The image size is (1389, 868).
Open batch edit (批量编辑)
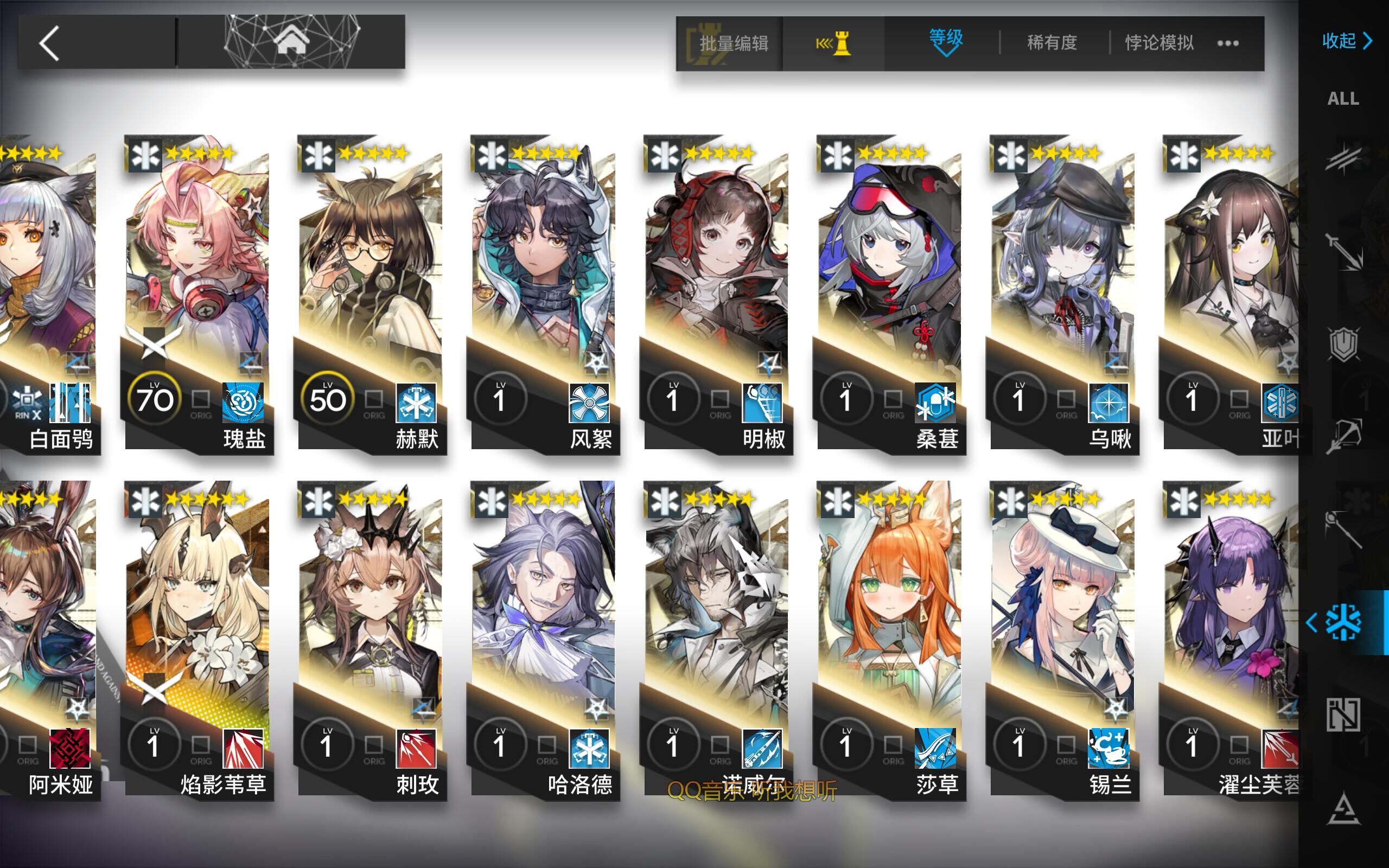pos(732,43)
